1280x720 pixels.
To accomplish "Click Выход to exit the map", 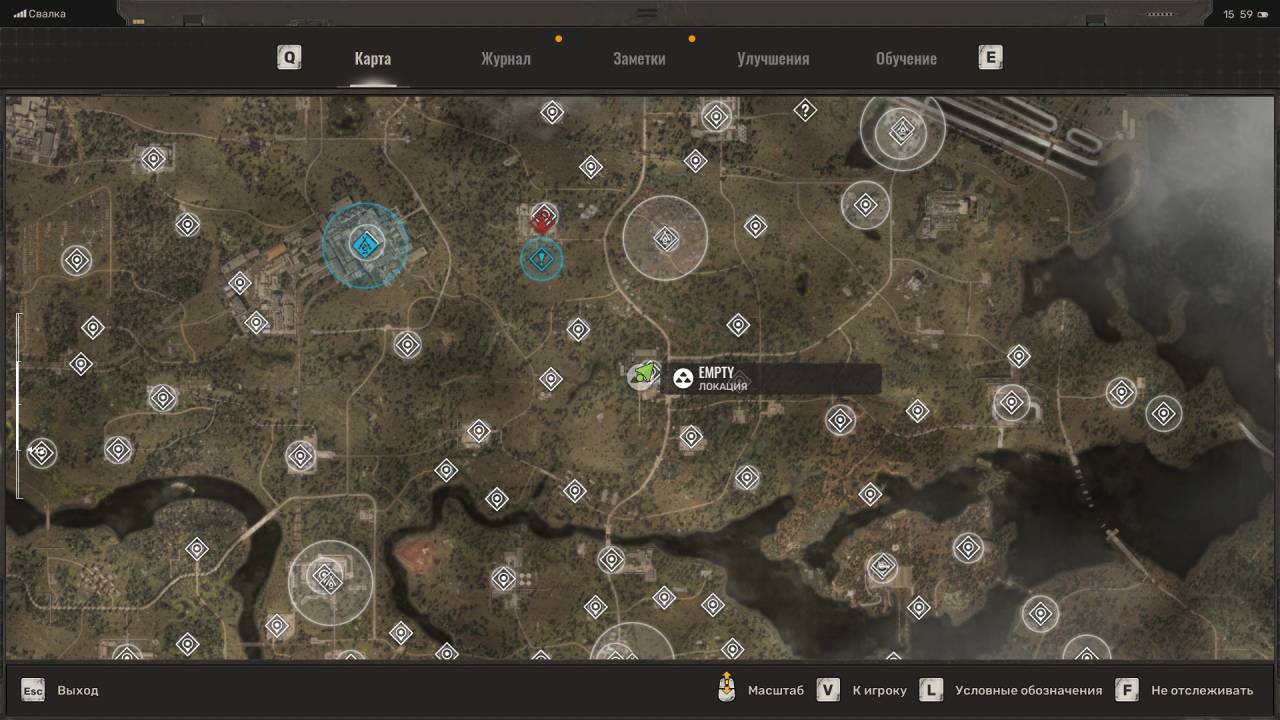I will pyautogui.click(x=77, y=690).
